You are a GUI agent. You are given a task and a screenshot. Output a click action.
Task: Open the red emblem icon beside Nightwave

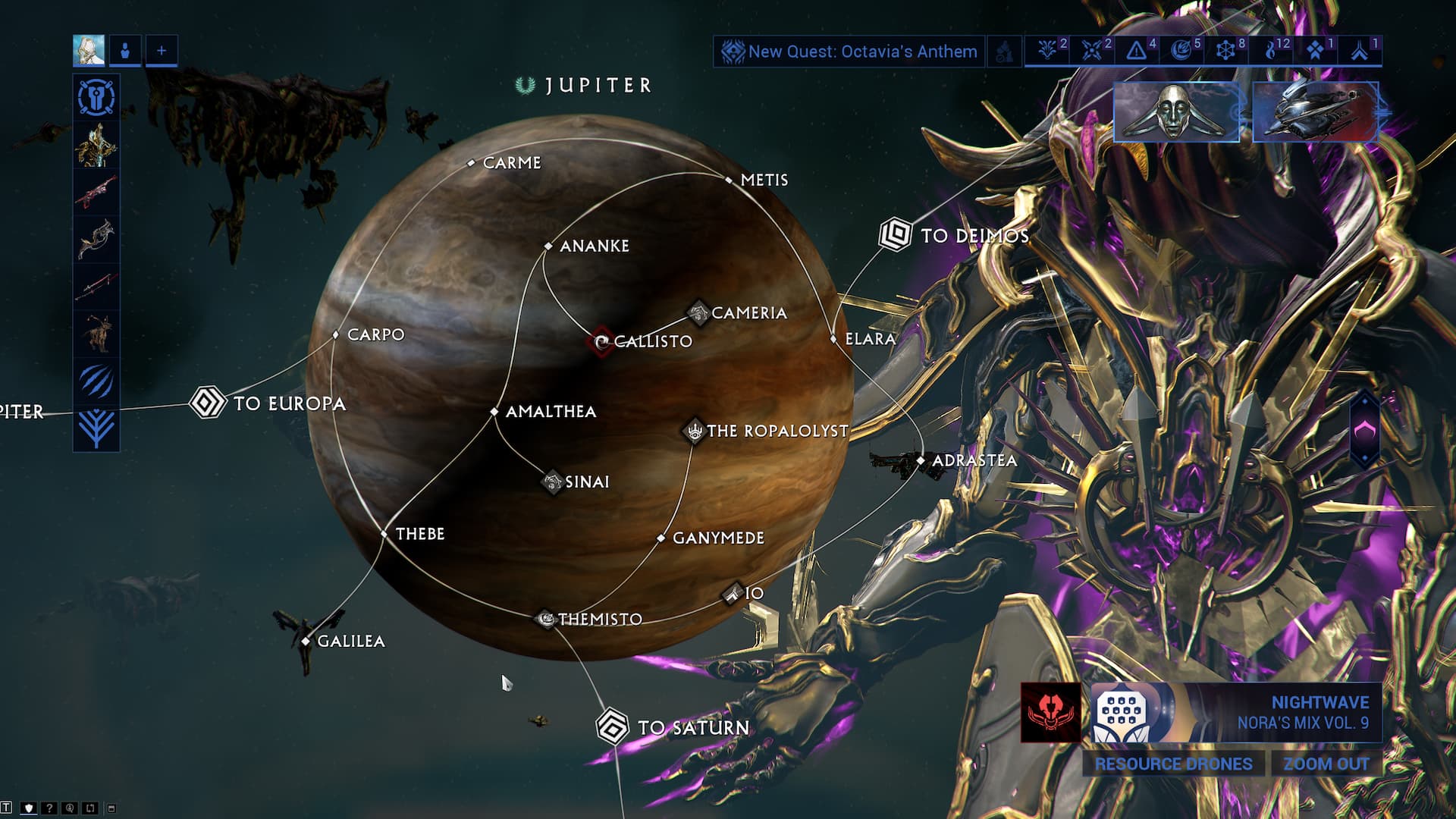[x=1050, y=713]
